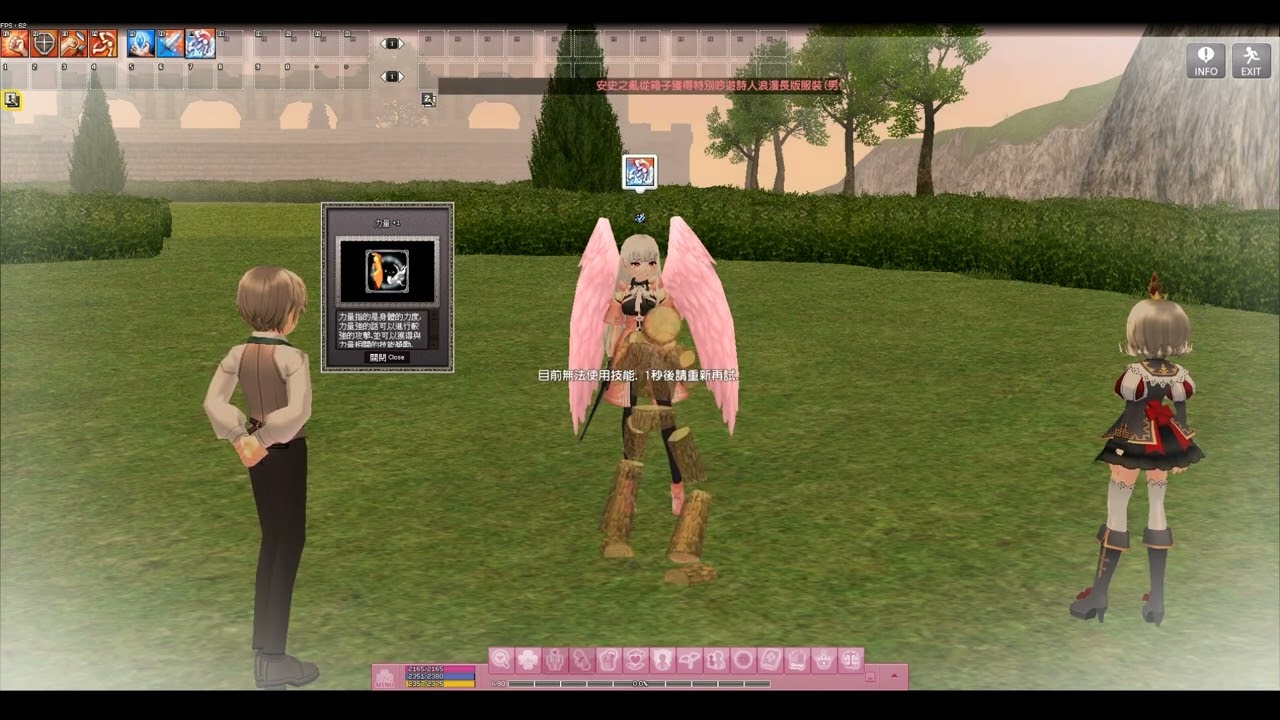1280x720 pixels.
Task: Activate the shield defense skill
Action: [x=44, y=43]
